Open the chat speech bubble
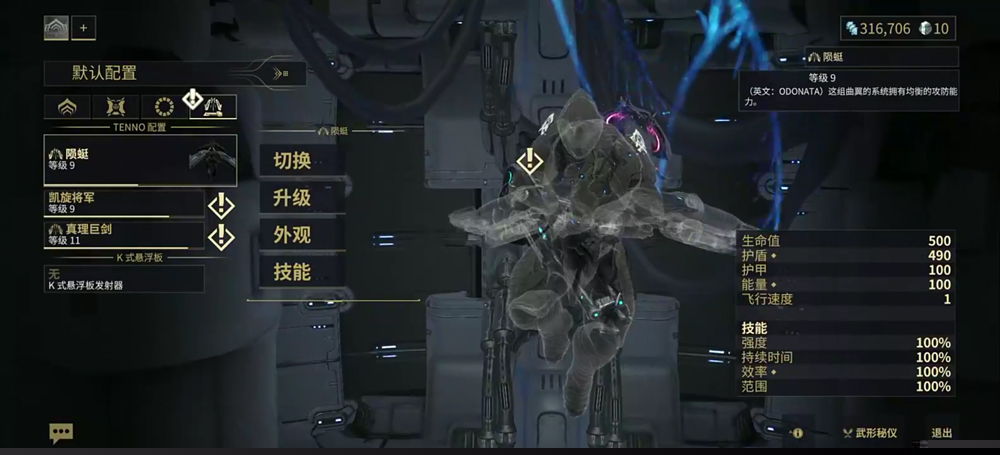This screenshot has height=455, width=1000. click(x=61, y=432)
